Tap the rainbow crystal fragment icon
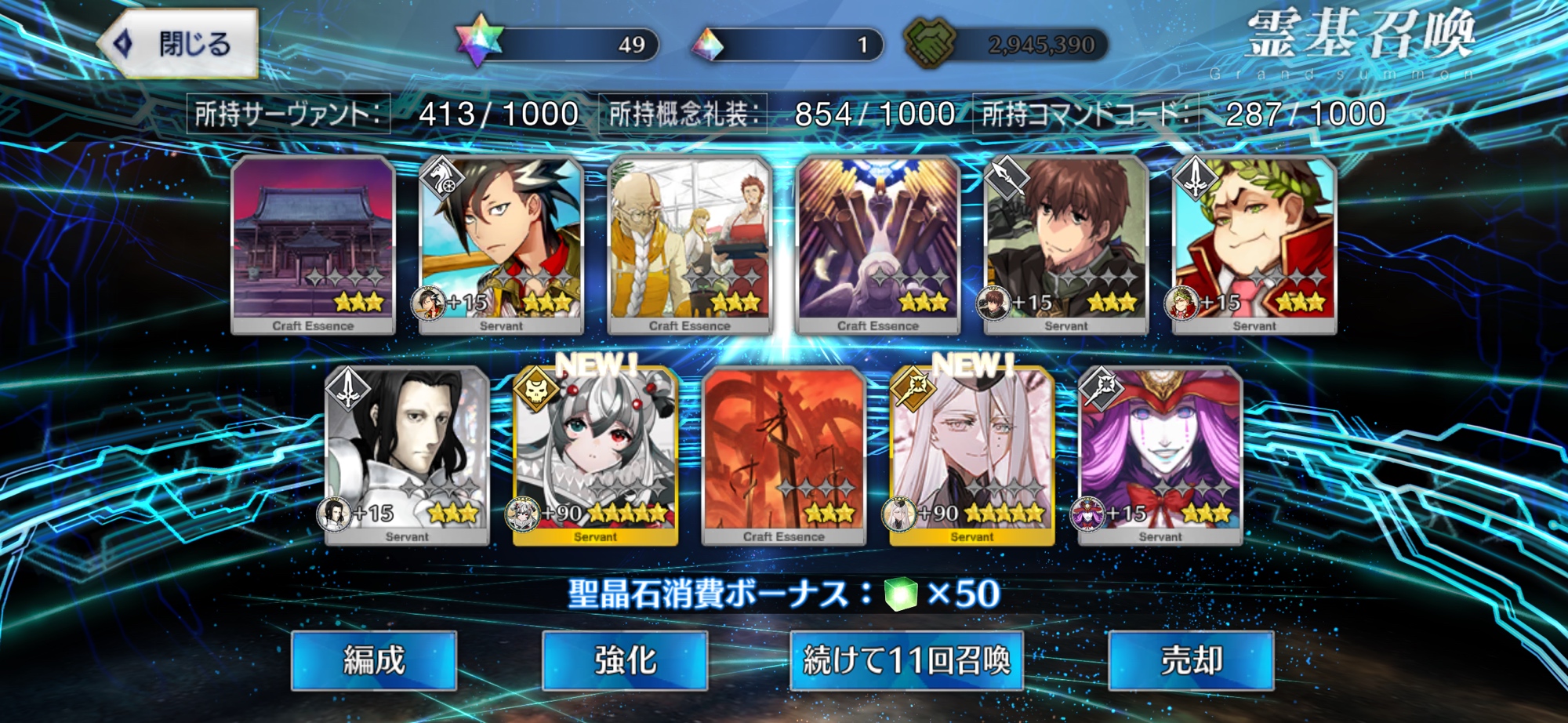The image size is (1568, 723). coord(708,45)
